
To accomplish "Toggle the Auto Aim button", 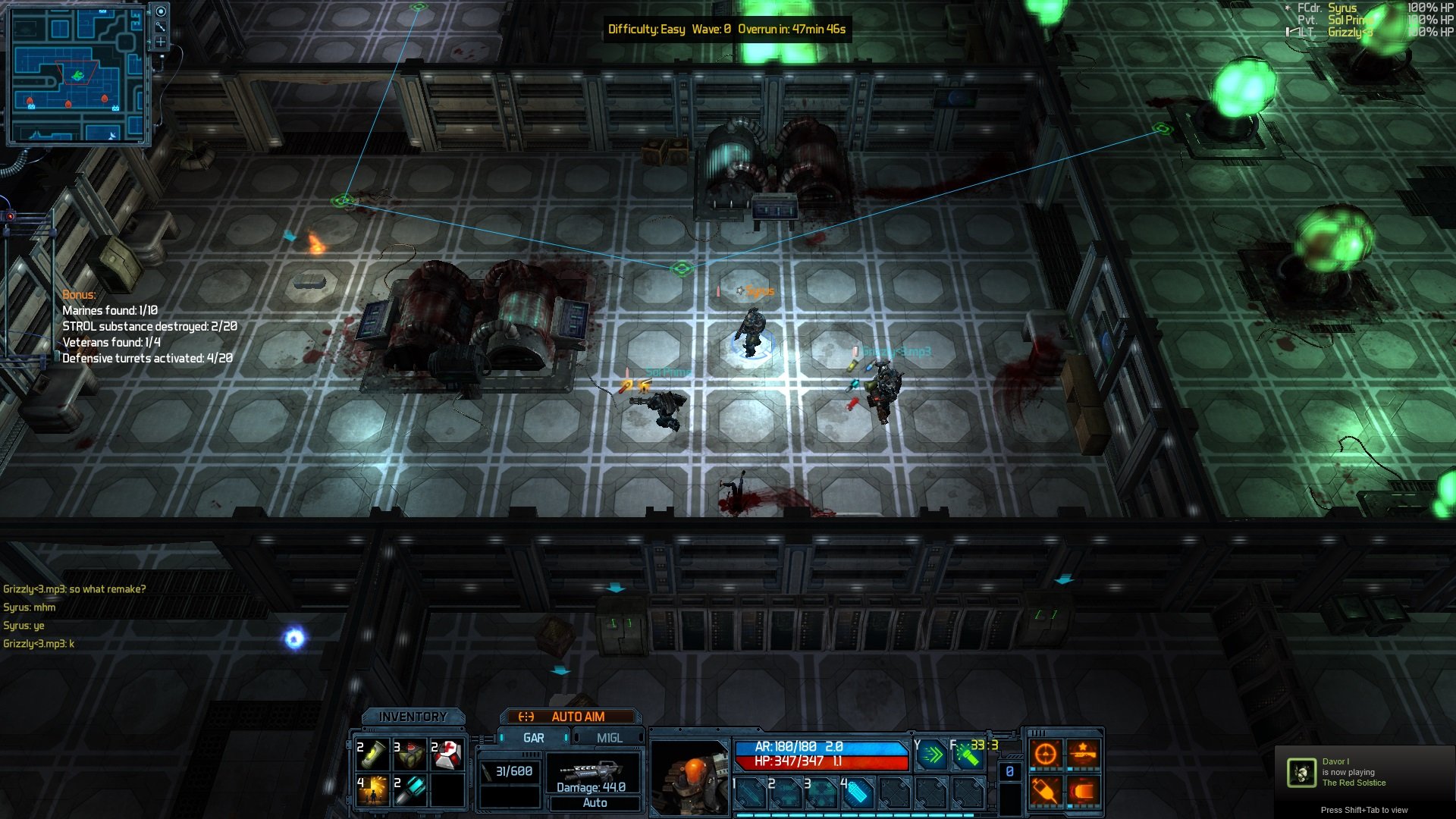I will (x=570, y=717).
